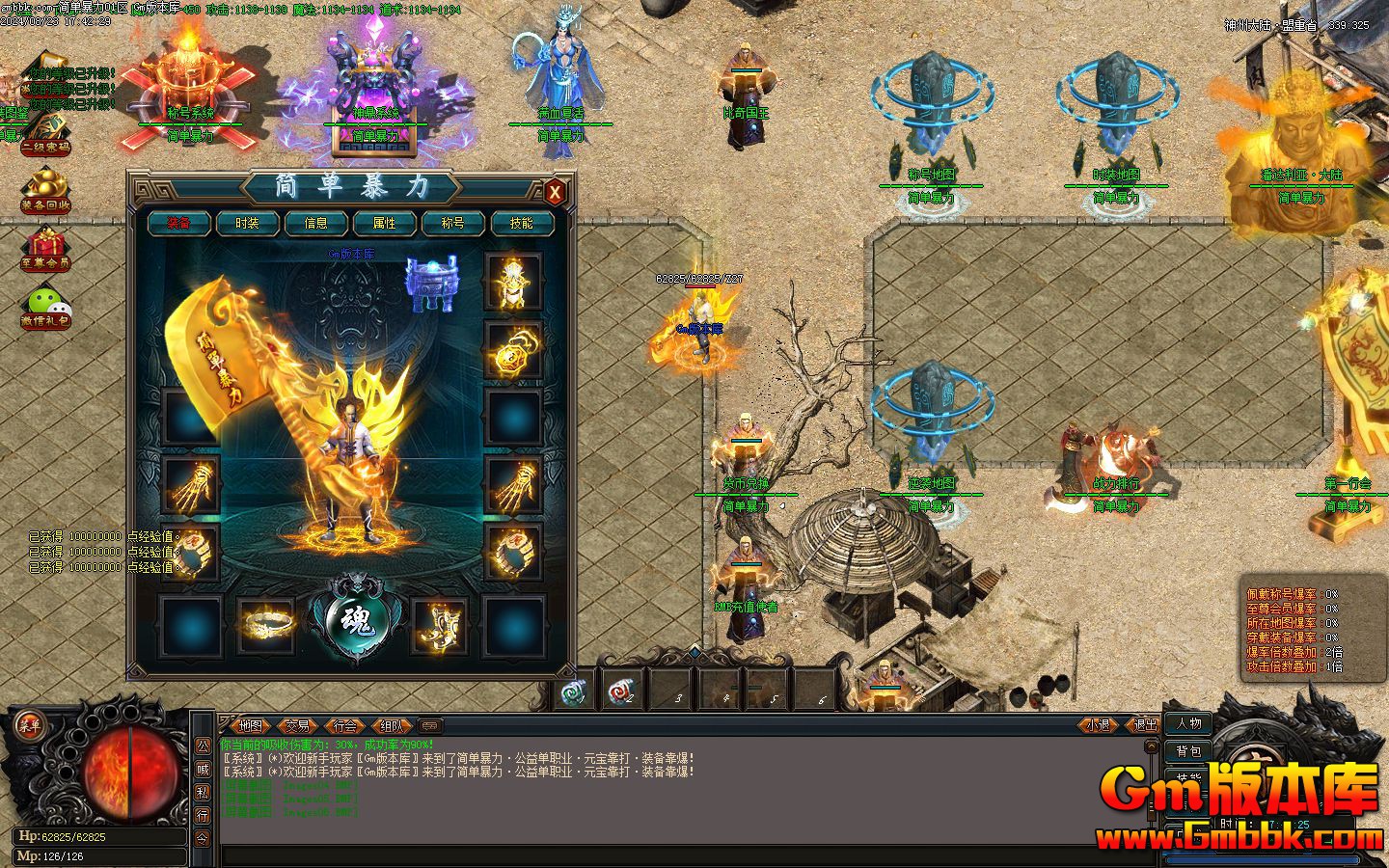Open the 地图 map button
Viewport: 1389px width, 868px height.
click(251, 725)
